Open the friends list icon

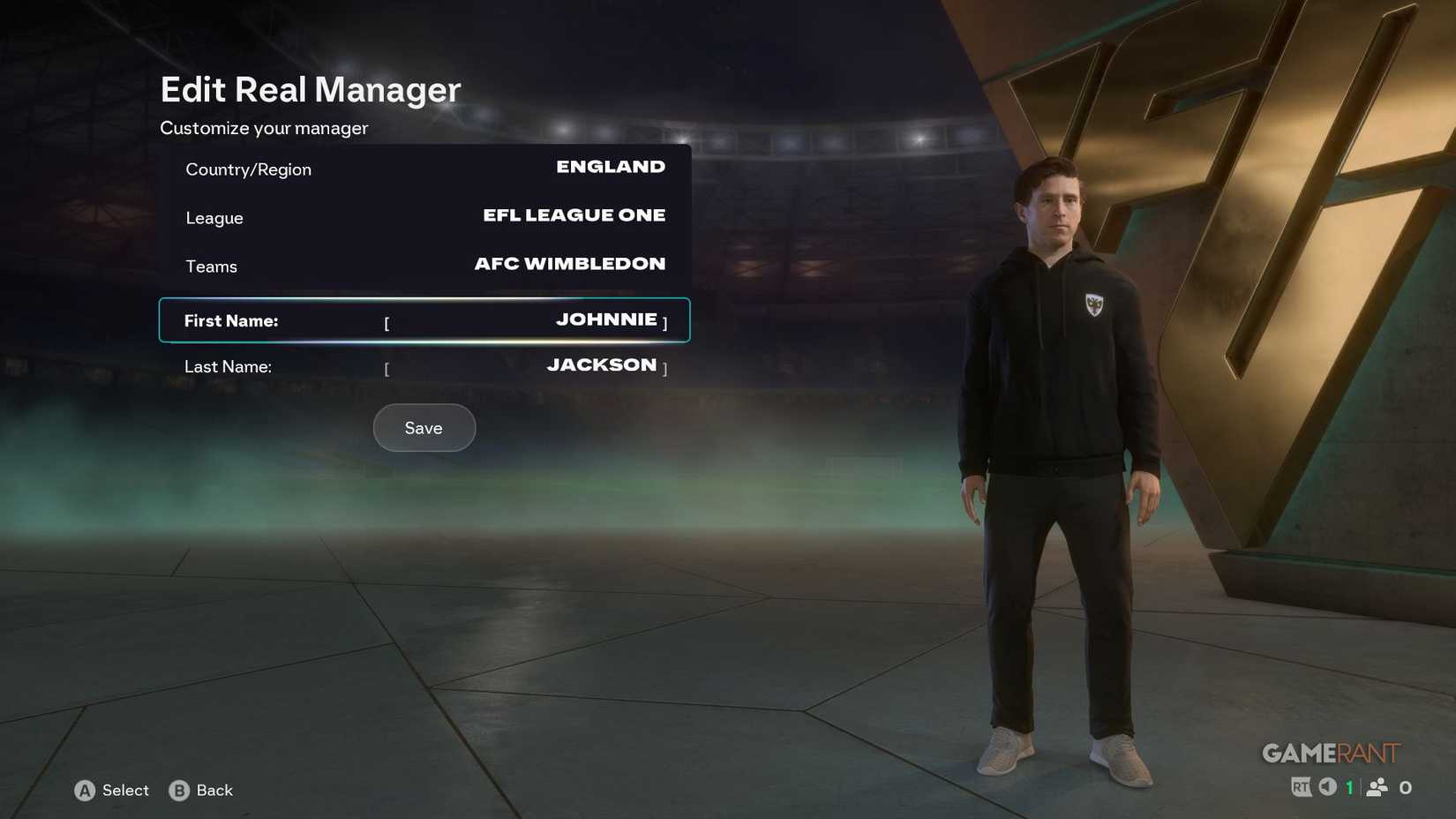[1377, 786]
